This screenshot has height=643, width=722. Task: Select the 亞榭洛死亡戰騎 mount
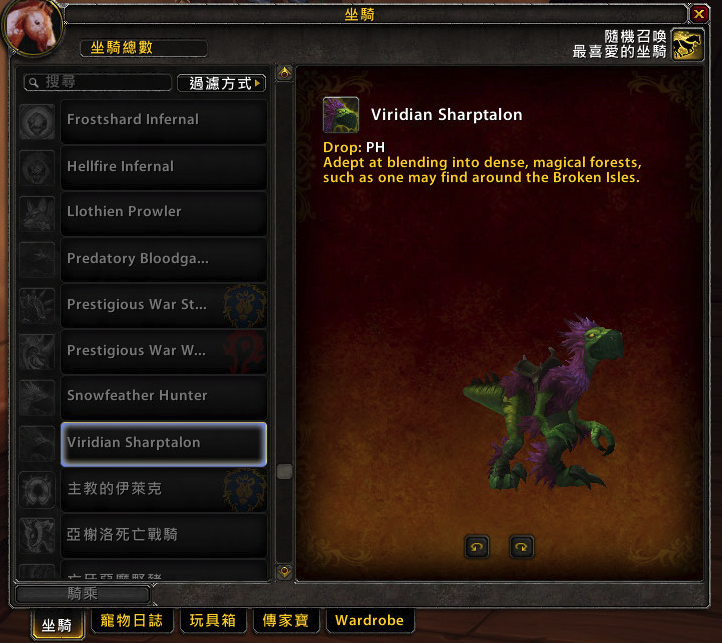(x=164, y=535)
